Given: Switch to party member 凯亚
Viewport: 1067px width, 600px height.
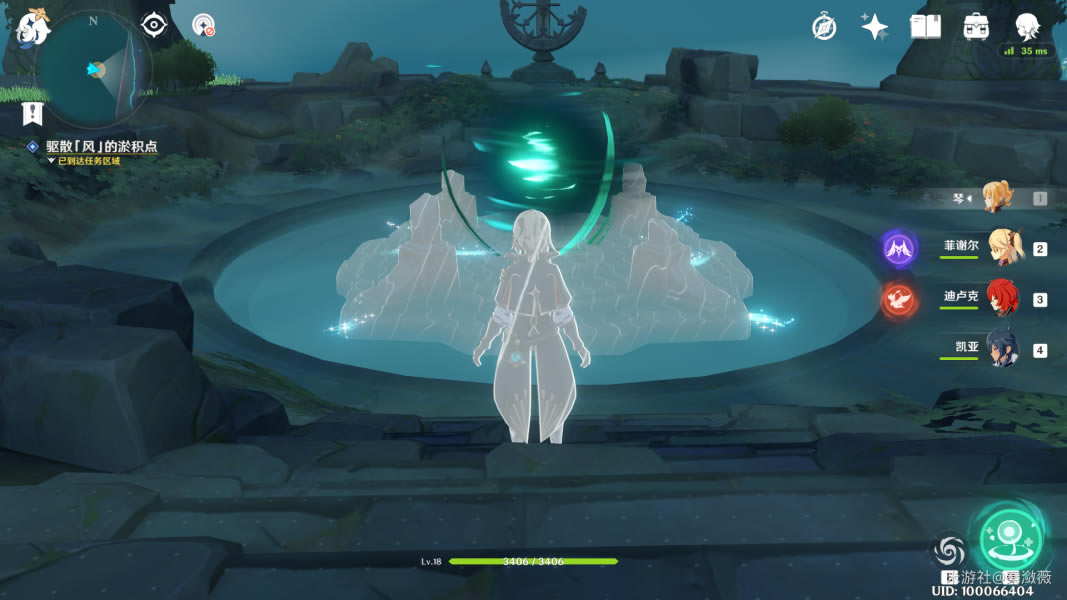Looking at the screenshot, I should click(1002, 349).
